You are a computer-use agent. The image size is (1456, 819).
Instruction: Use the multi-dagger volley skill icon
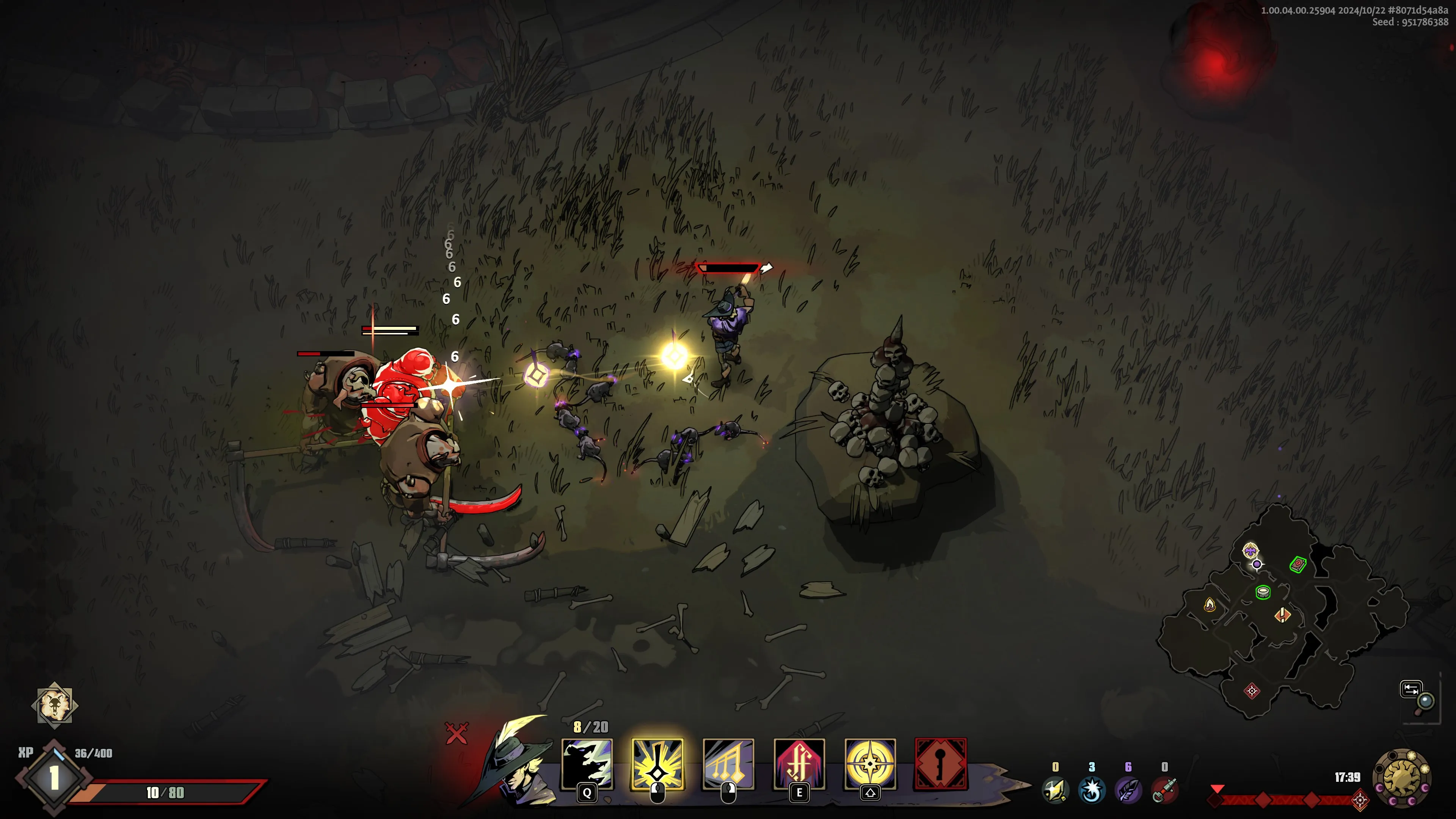click(728, 763)
